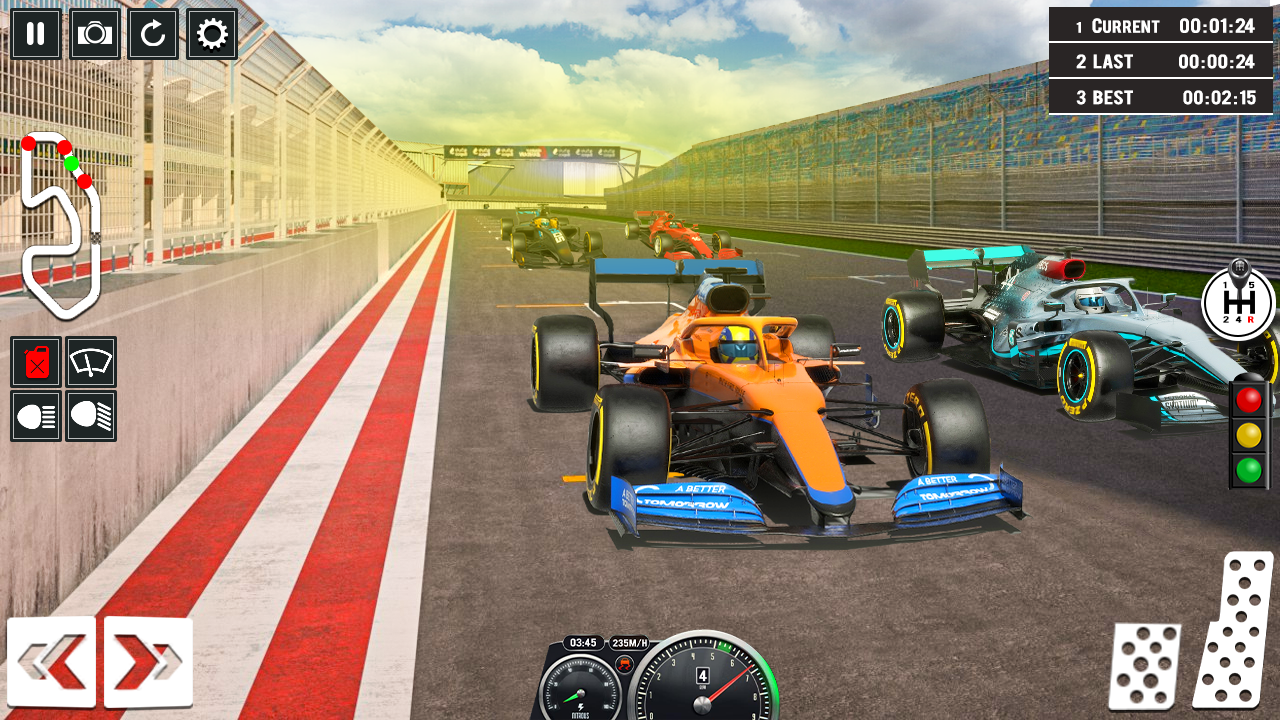The image size is (1280, 720).
Task: View the track minimap
Action: coord(62,215)
